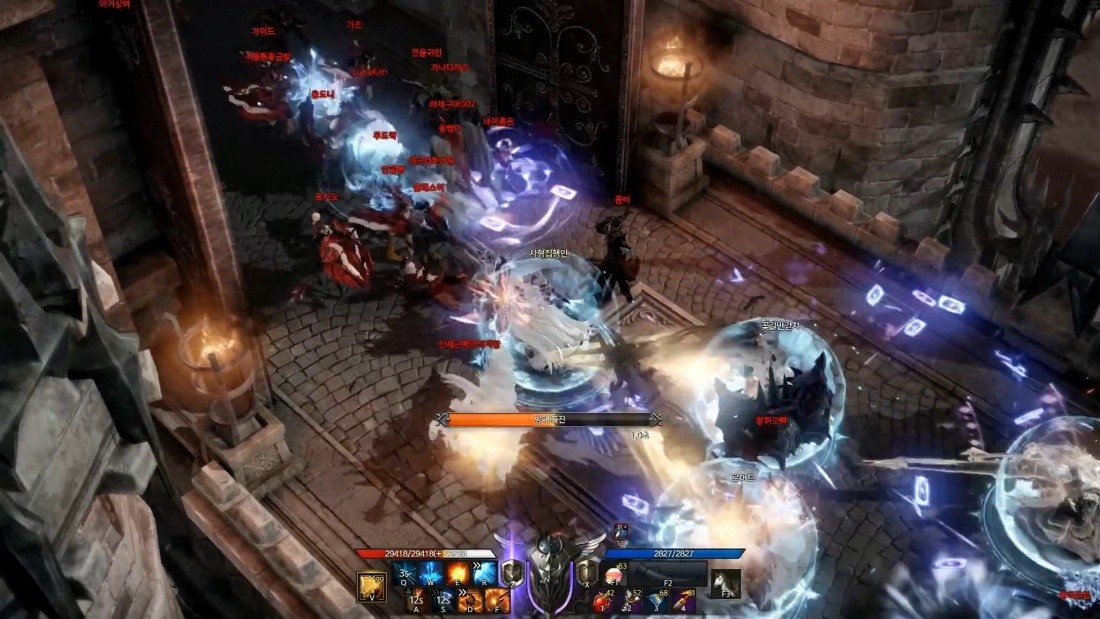1100x619 pixels.
Task: Click the golden V awakening skill icon
Action: pos(372,586)
